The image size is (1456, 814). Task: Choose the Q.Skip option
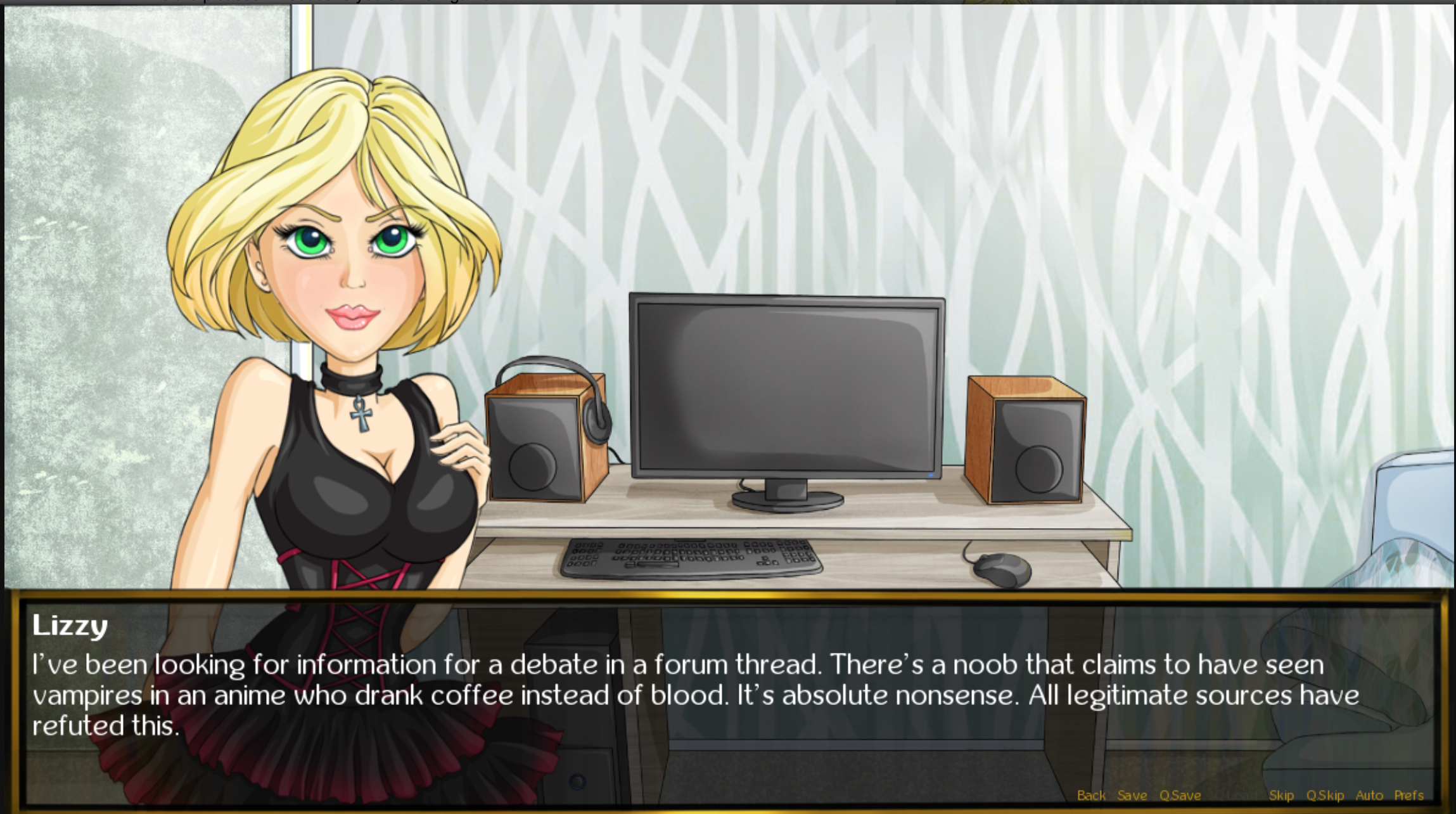[1325, 795]
